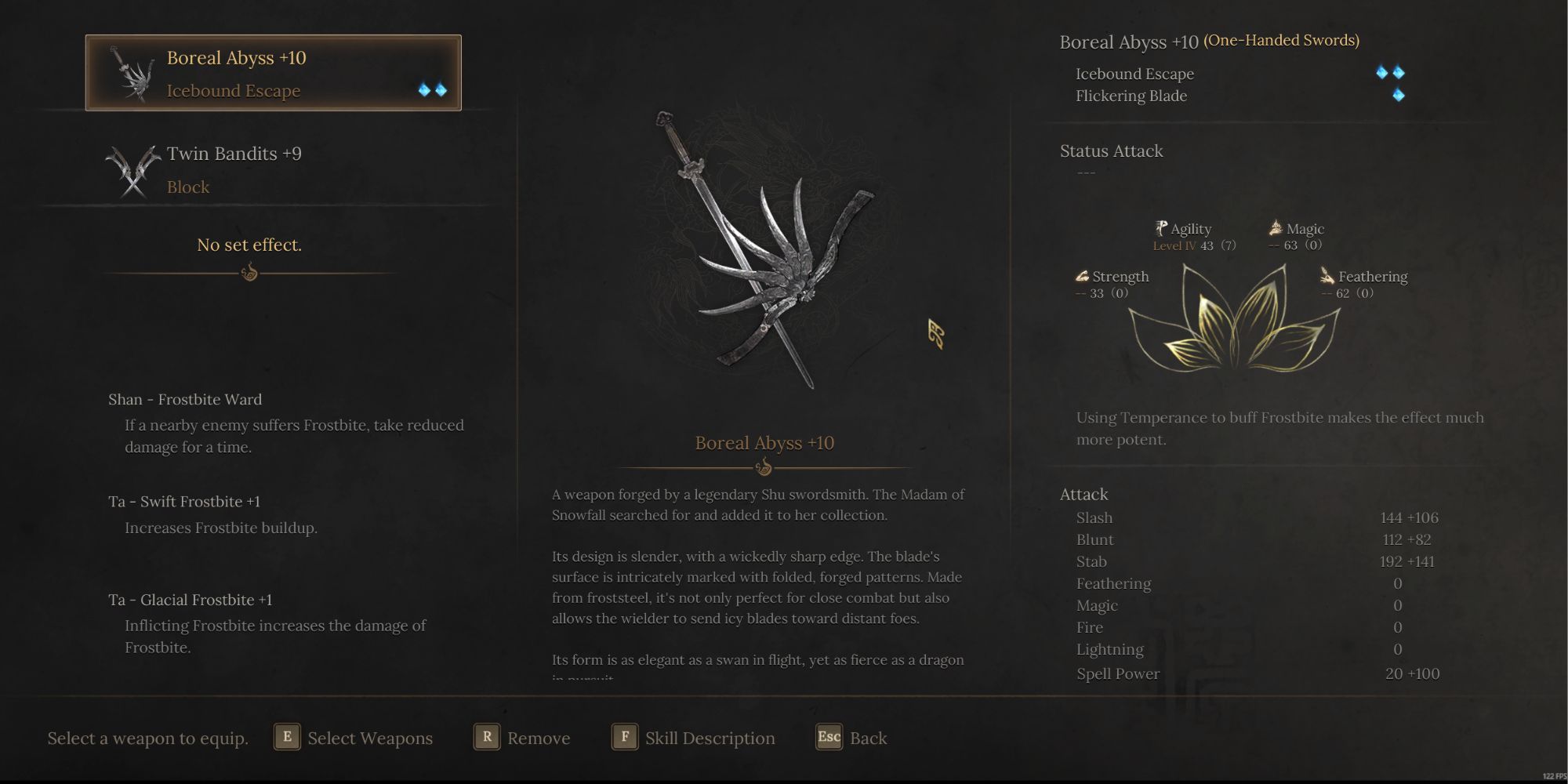Select the Boreal Abyss sword icon
1568x784 pixels.
click(x=132, y=74)
